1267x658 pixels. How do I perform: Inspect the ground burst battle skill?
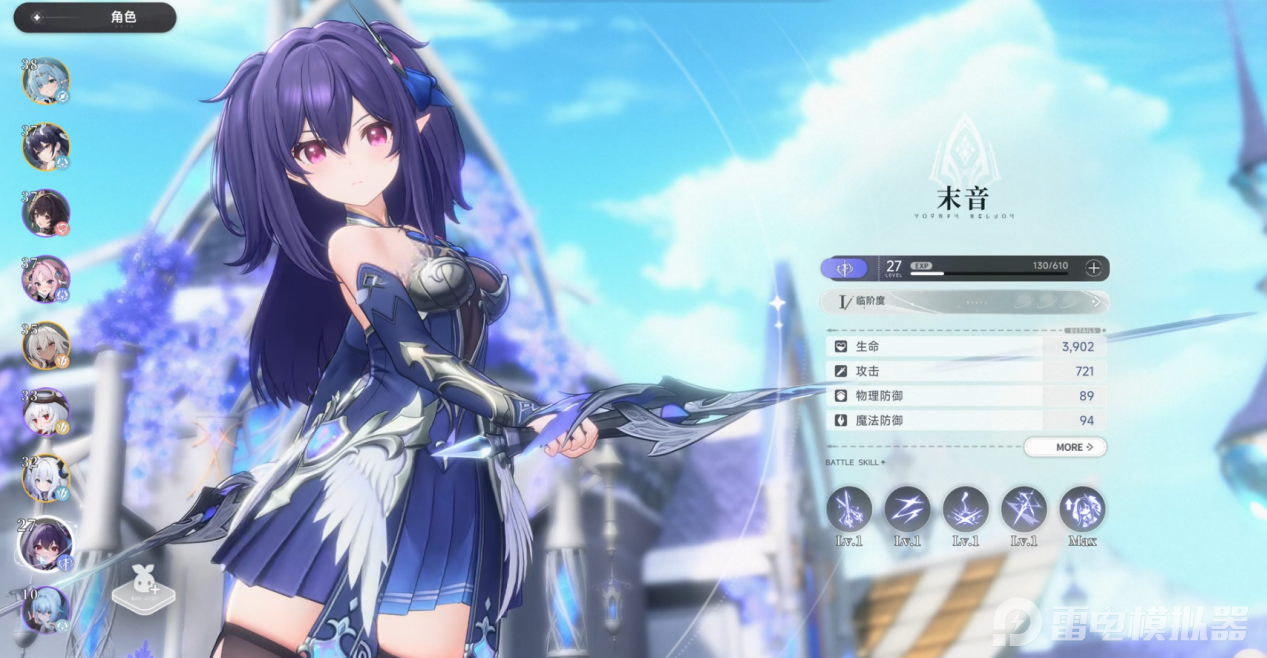965,509
